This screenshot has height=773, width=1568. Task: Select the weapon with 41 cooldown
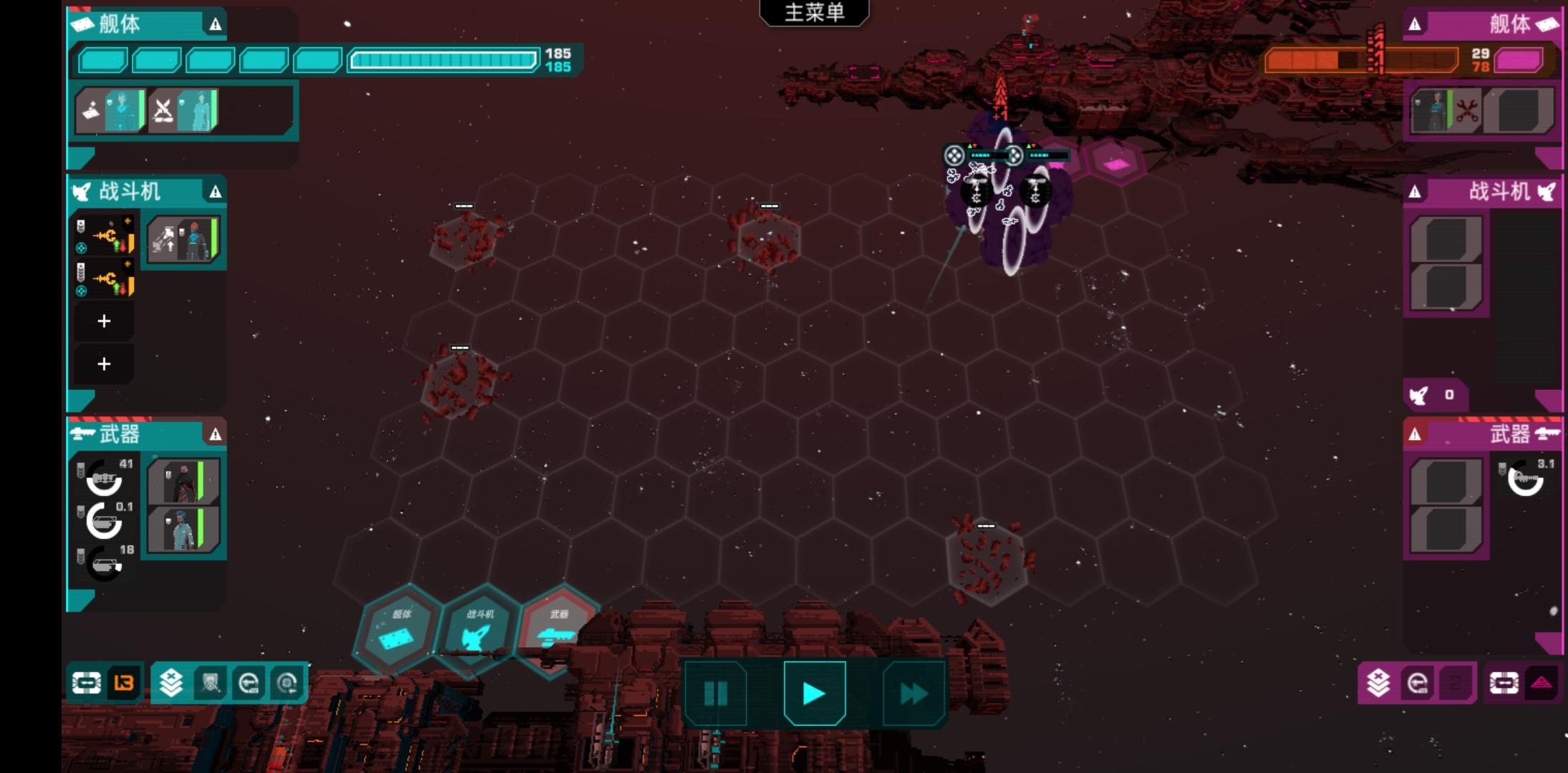(x=105, y=478)
